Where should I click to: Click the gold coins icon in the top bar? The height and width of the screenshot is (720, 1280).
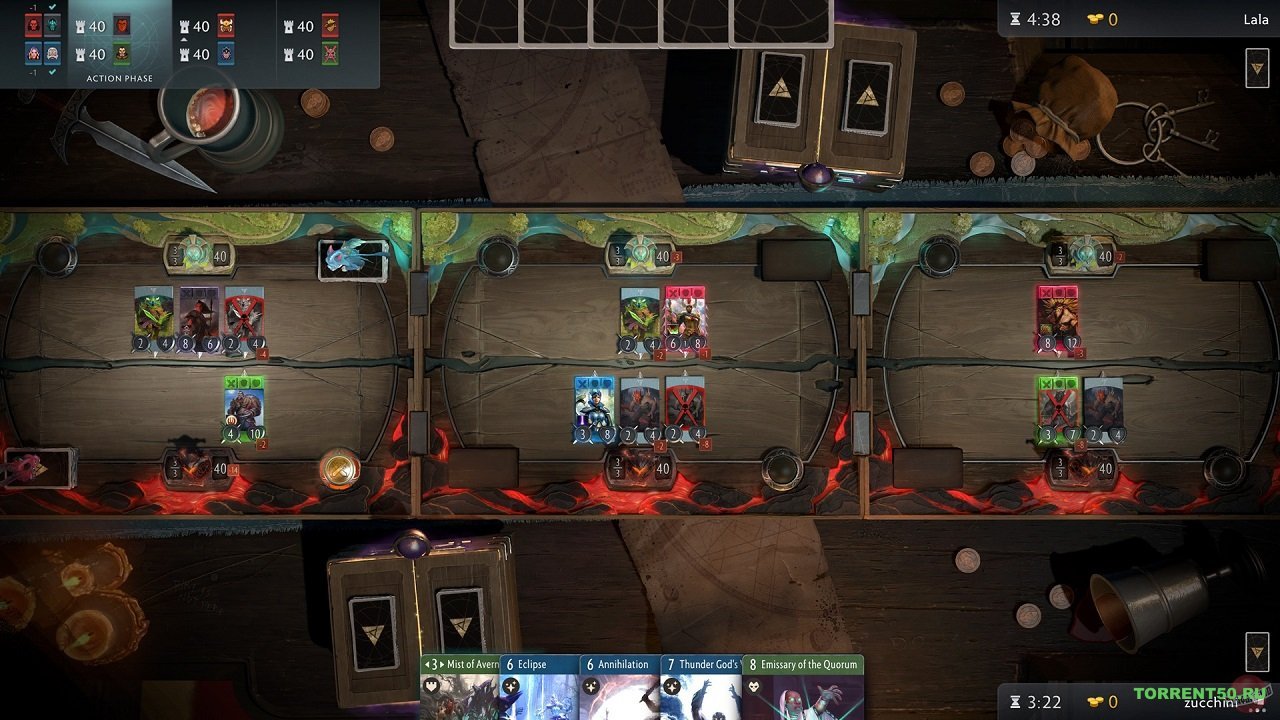(1097, 18)
